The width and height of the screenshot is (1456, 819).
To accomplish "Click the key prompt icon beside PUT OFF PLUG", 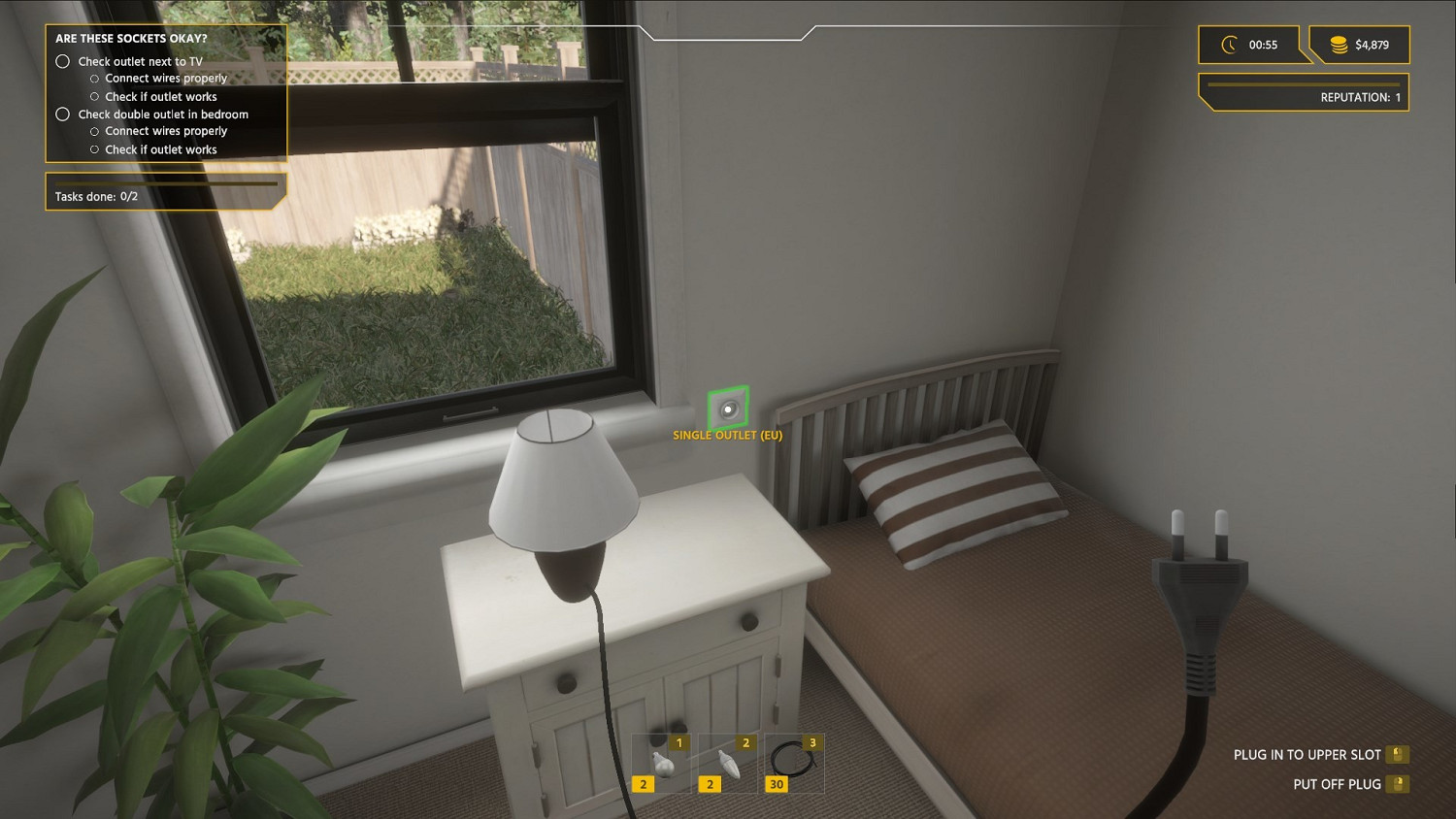I will pos(1398,783).
